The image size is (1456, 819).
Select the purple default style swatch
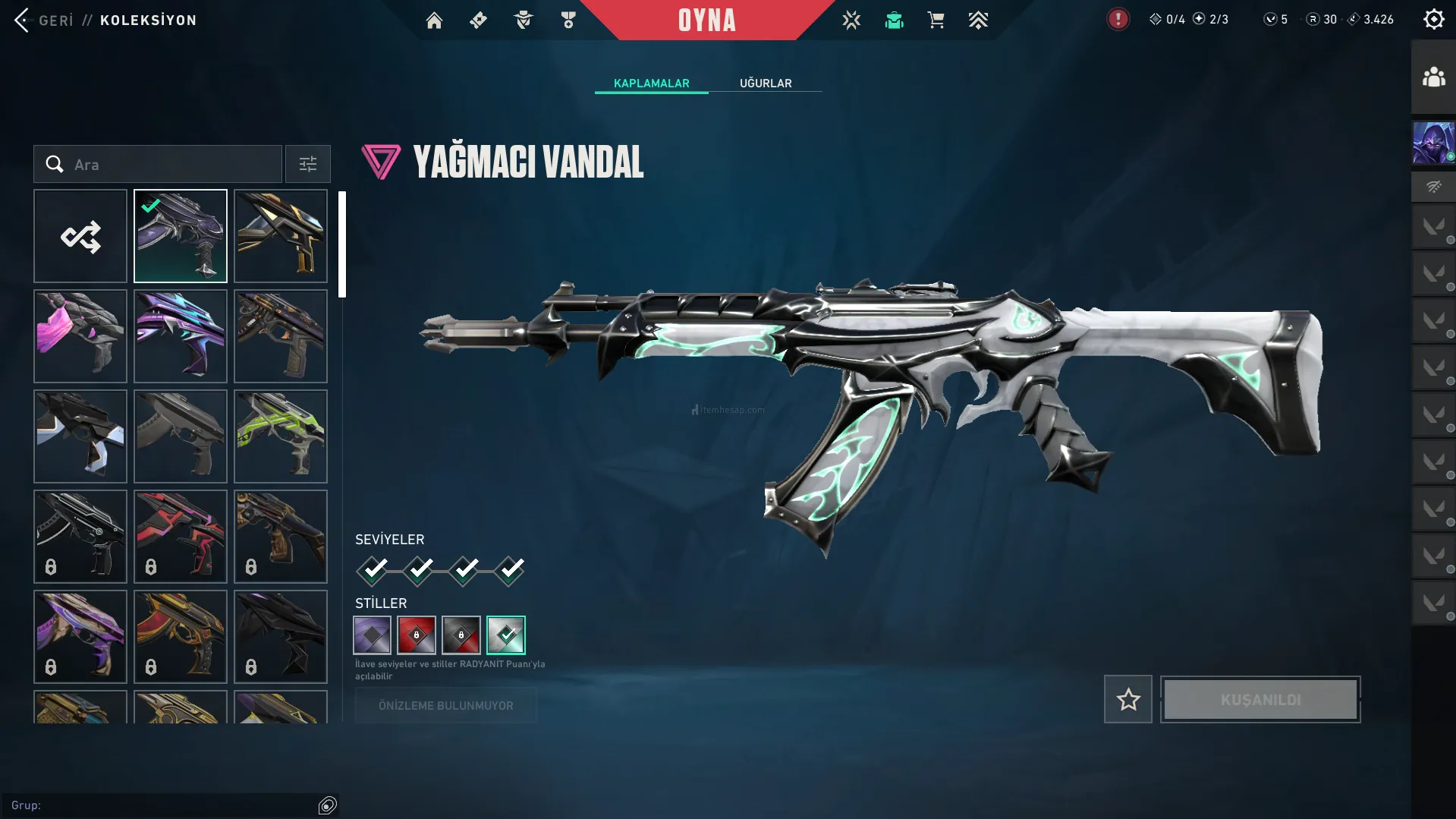coord(372,635)
